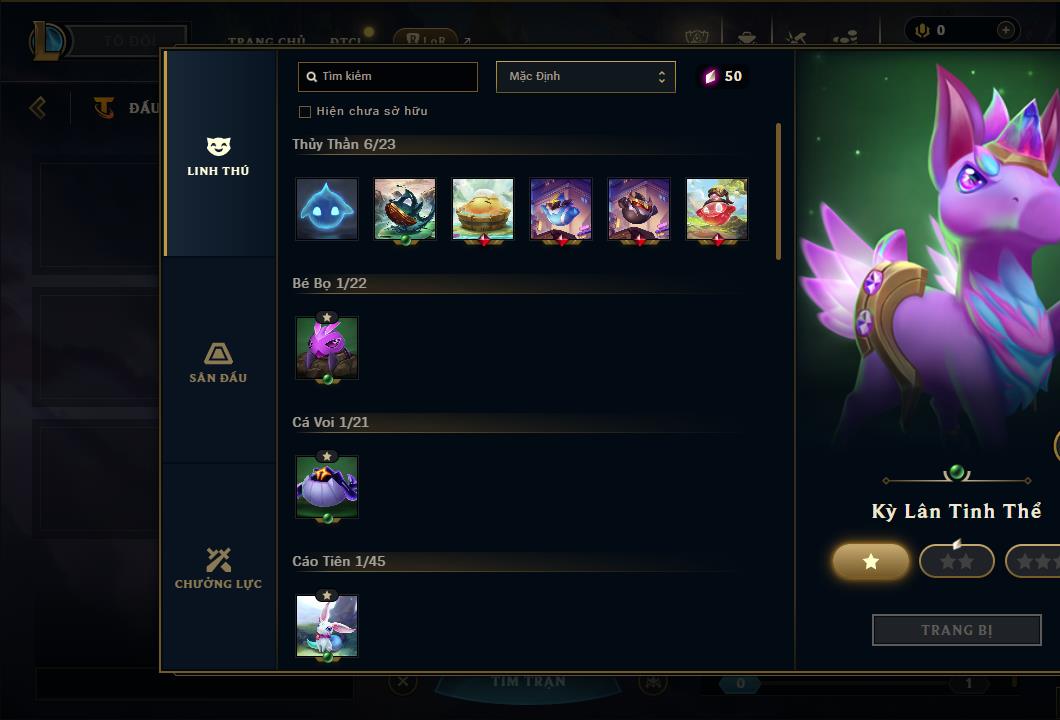Choose the dark sprite splashing in a boat
1060x720 pixels.
405,209
